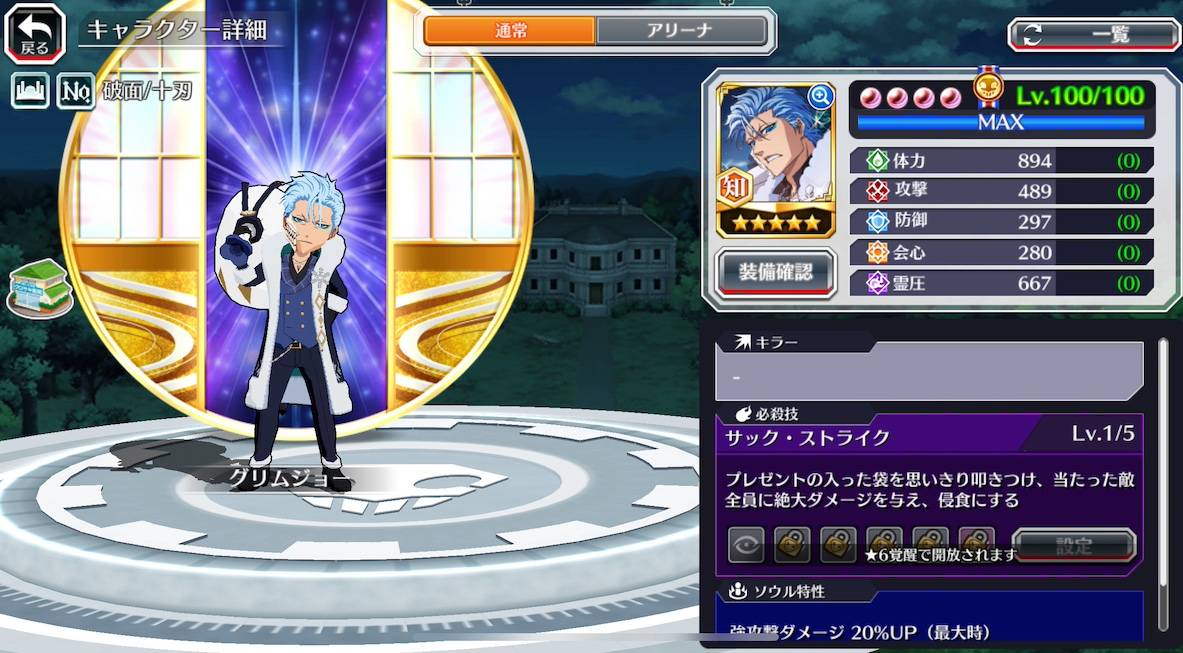Image resolution: width=1183 pixels, height=653 pixels.
Task: Switch to the 通常 tab
Action: point(510,31)
